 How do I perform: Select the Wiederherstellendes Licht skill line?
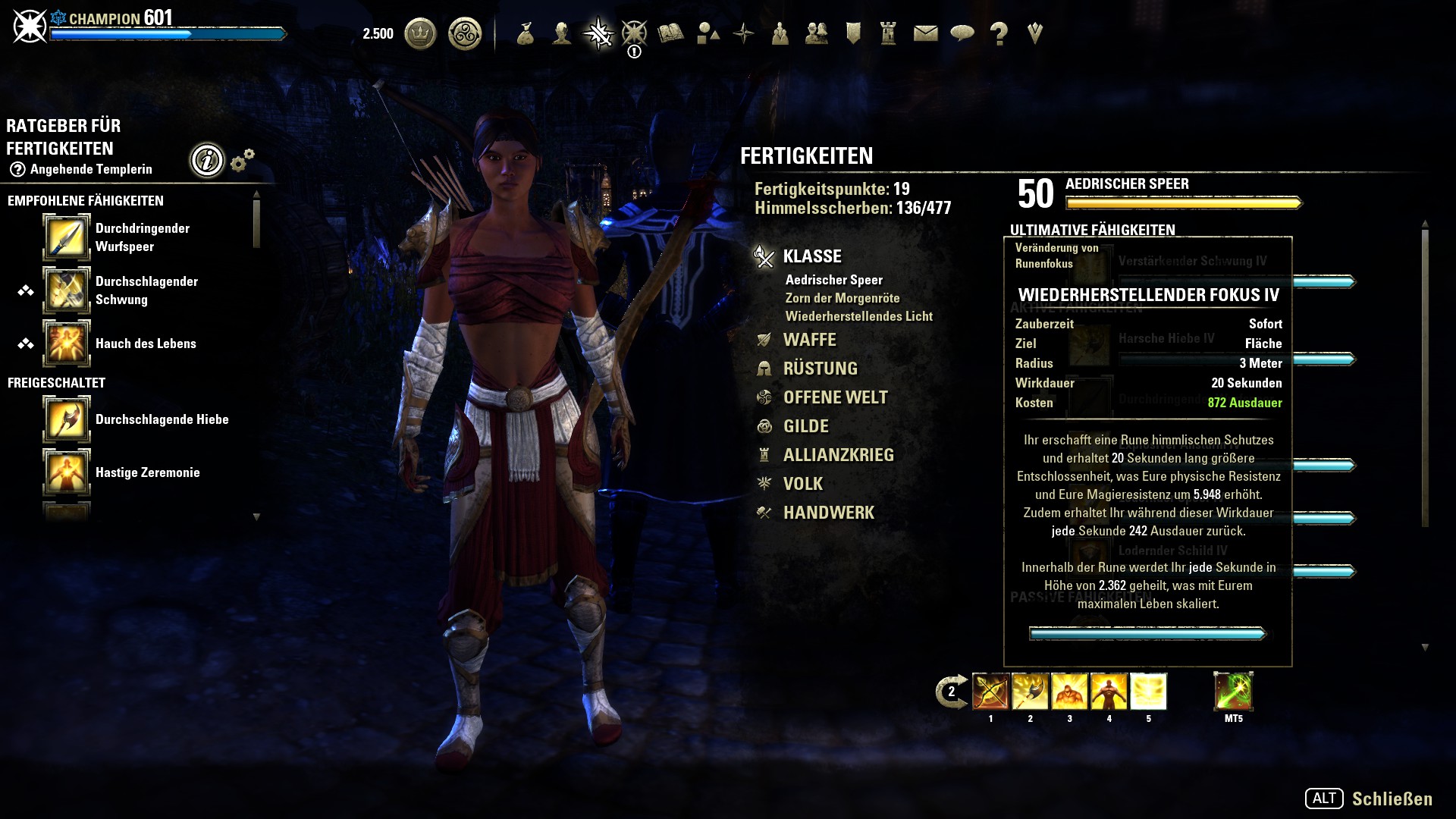(858, 316)
